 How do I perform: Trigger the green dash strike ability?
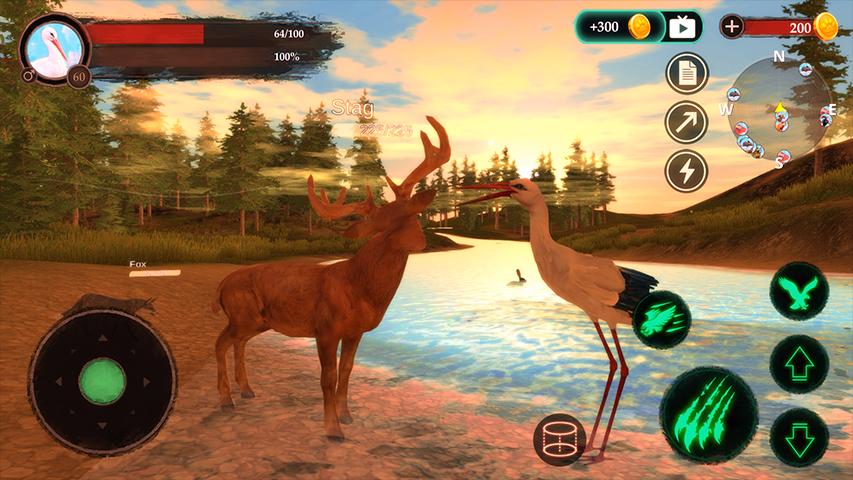pyautogui.click(x=661, y=320)
